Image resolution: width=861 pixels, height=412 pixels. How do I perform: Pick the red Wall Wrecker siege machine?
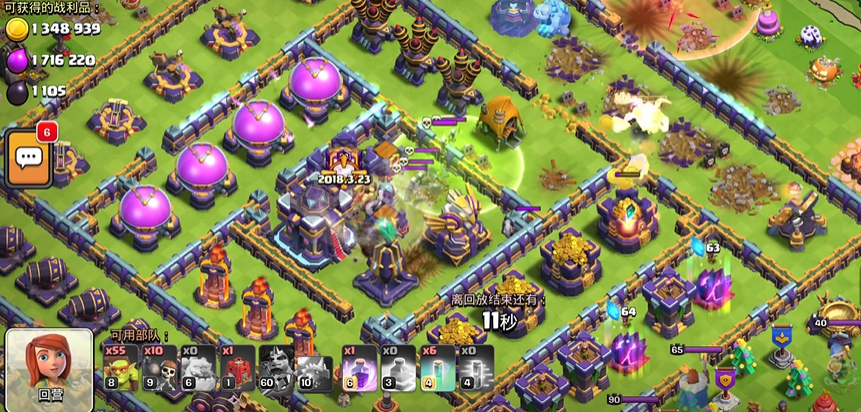tap(235, 367)
